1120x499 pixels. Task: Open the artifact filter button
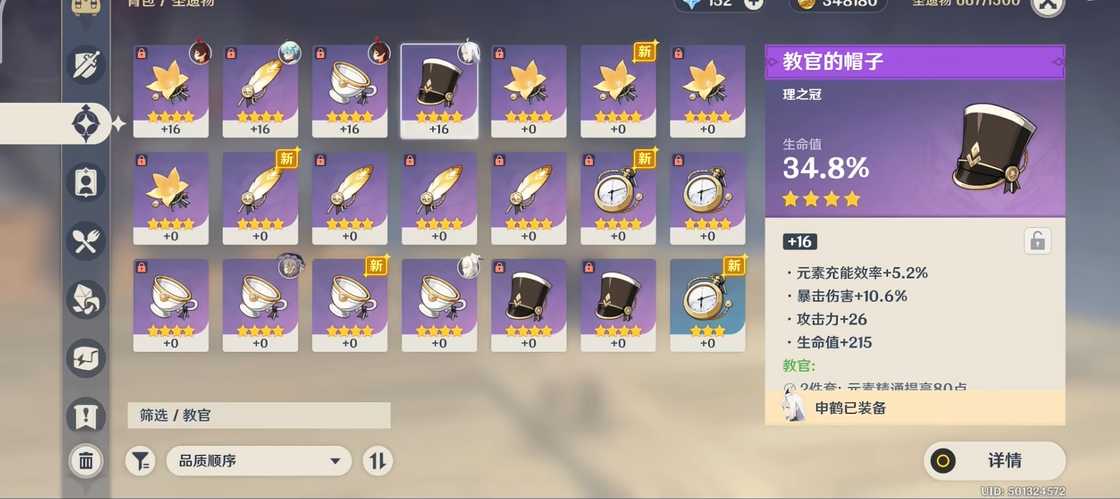tap(140, 461)
